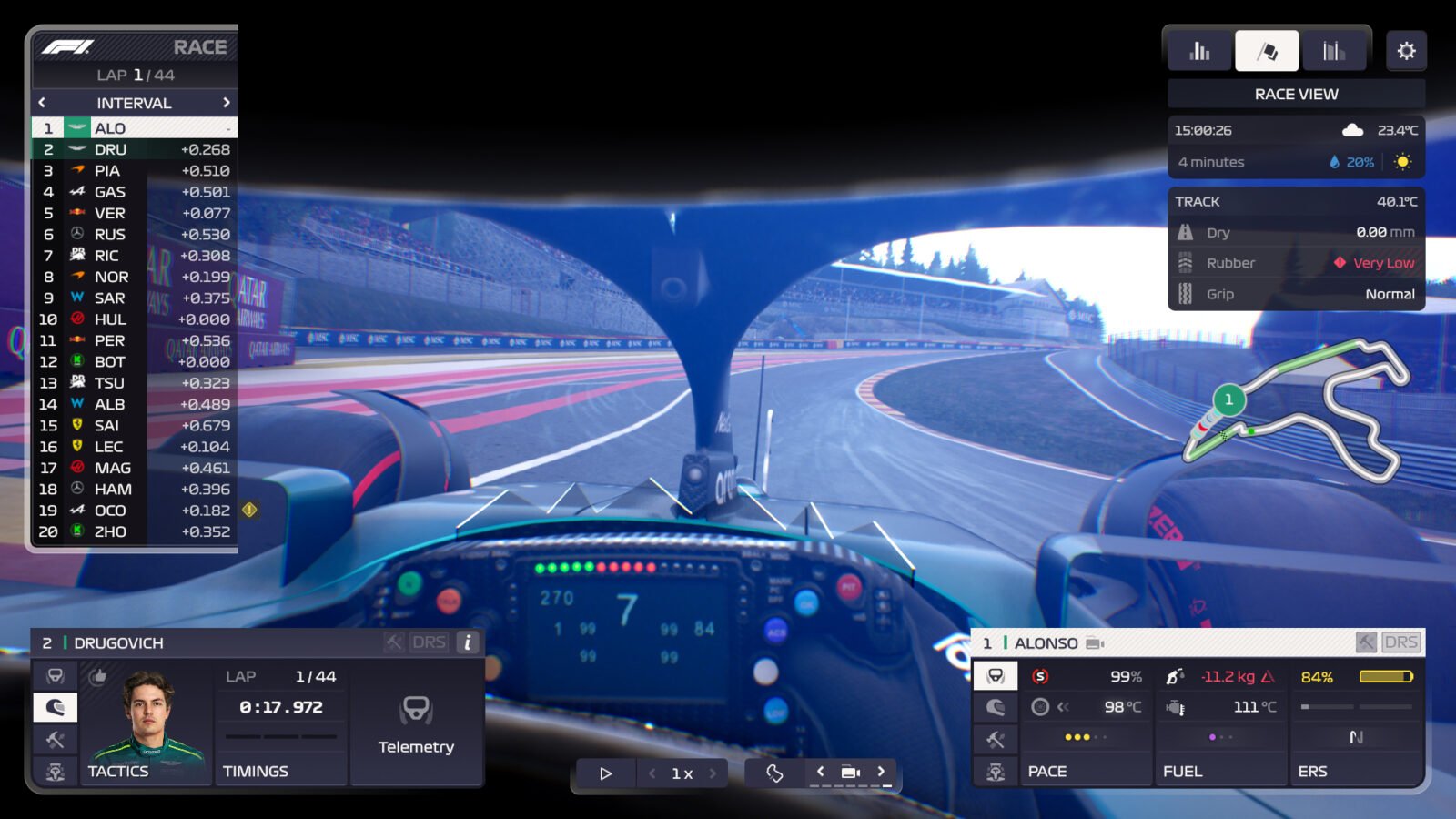Toggle the info button beside Drugovich's DRS
The width and height of the screenshot is (1456, 819).
466,642
